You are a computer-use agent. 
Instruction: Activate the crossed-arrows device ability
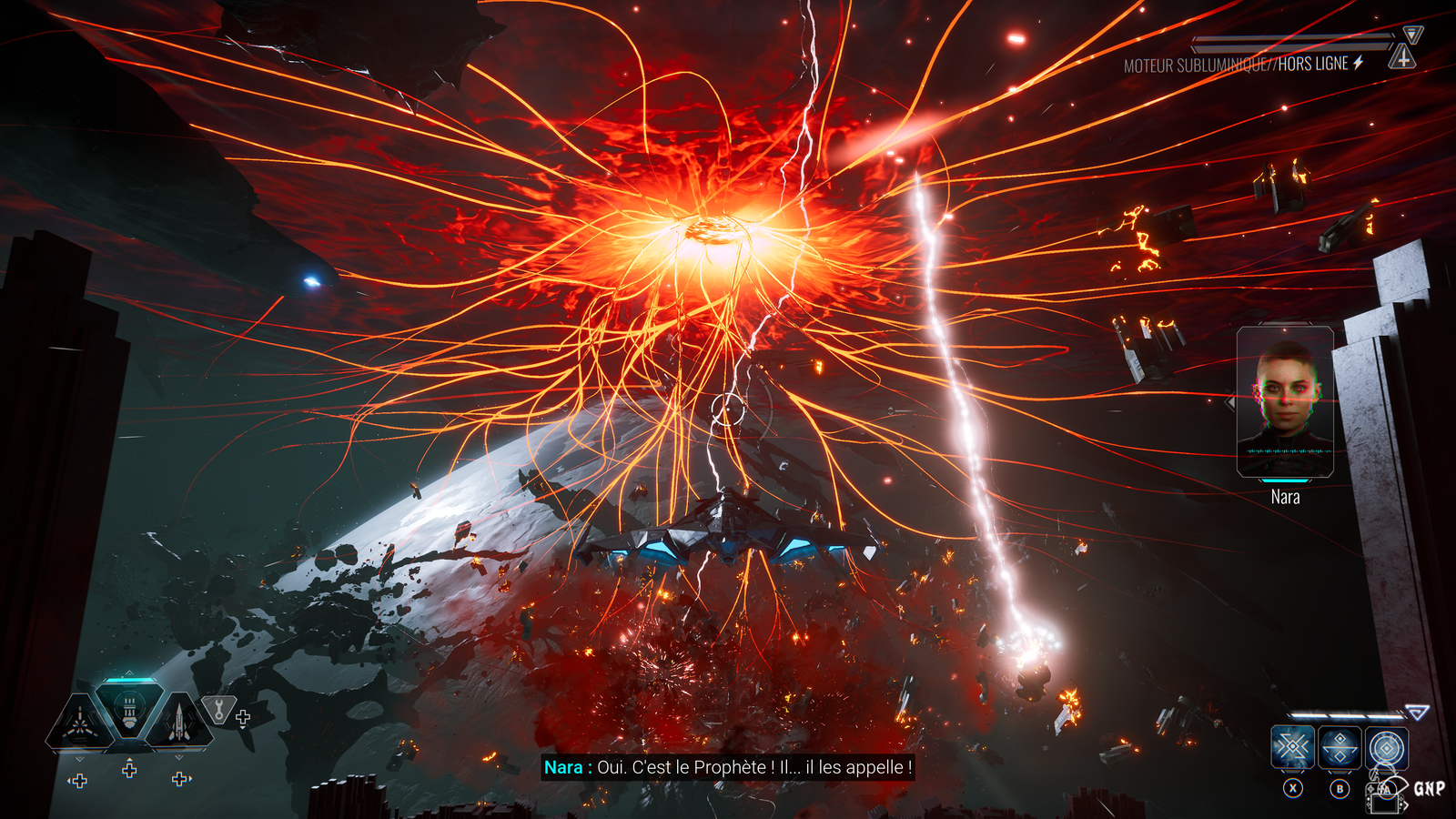[1292, 749]
